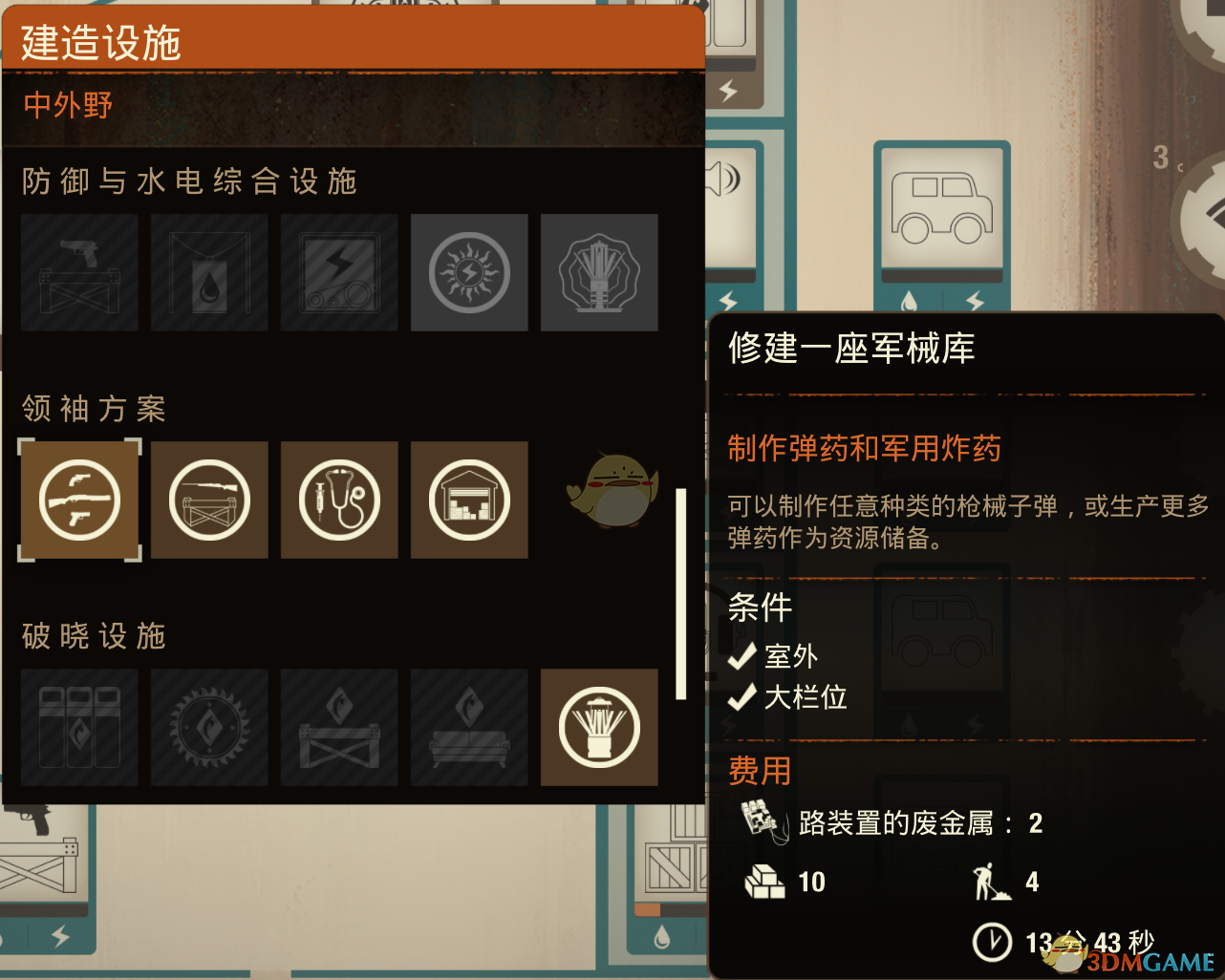Select the field hospital syringe icon

[339, 500]
